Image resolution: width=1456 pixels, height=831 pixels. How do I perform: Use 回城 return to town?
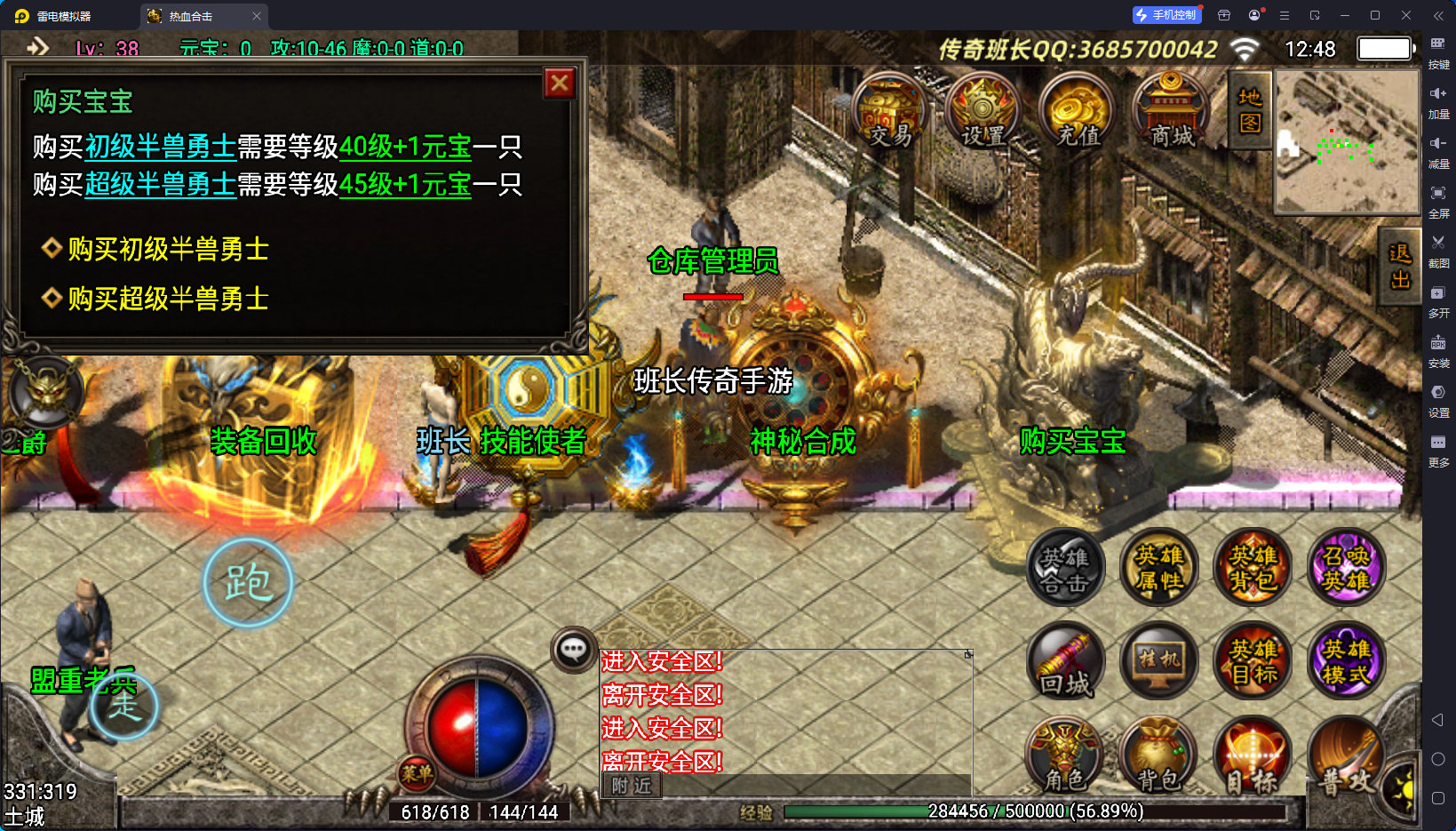1065,662
